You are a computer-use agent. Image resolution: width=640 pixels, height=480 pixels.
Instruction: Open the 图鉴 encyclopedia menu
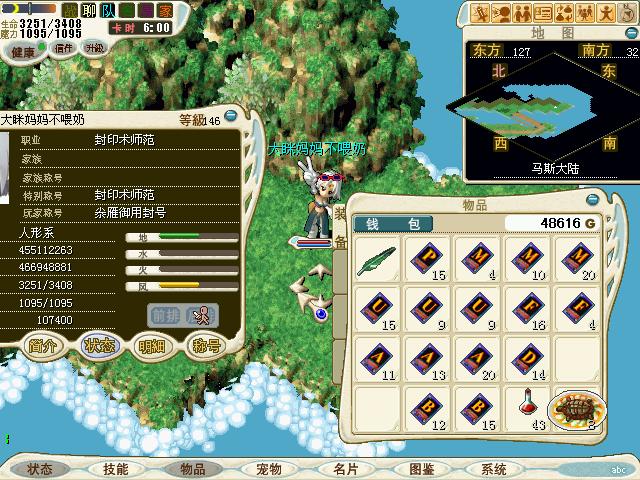[x=421, y=468]
